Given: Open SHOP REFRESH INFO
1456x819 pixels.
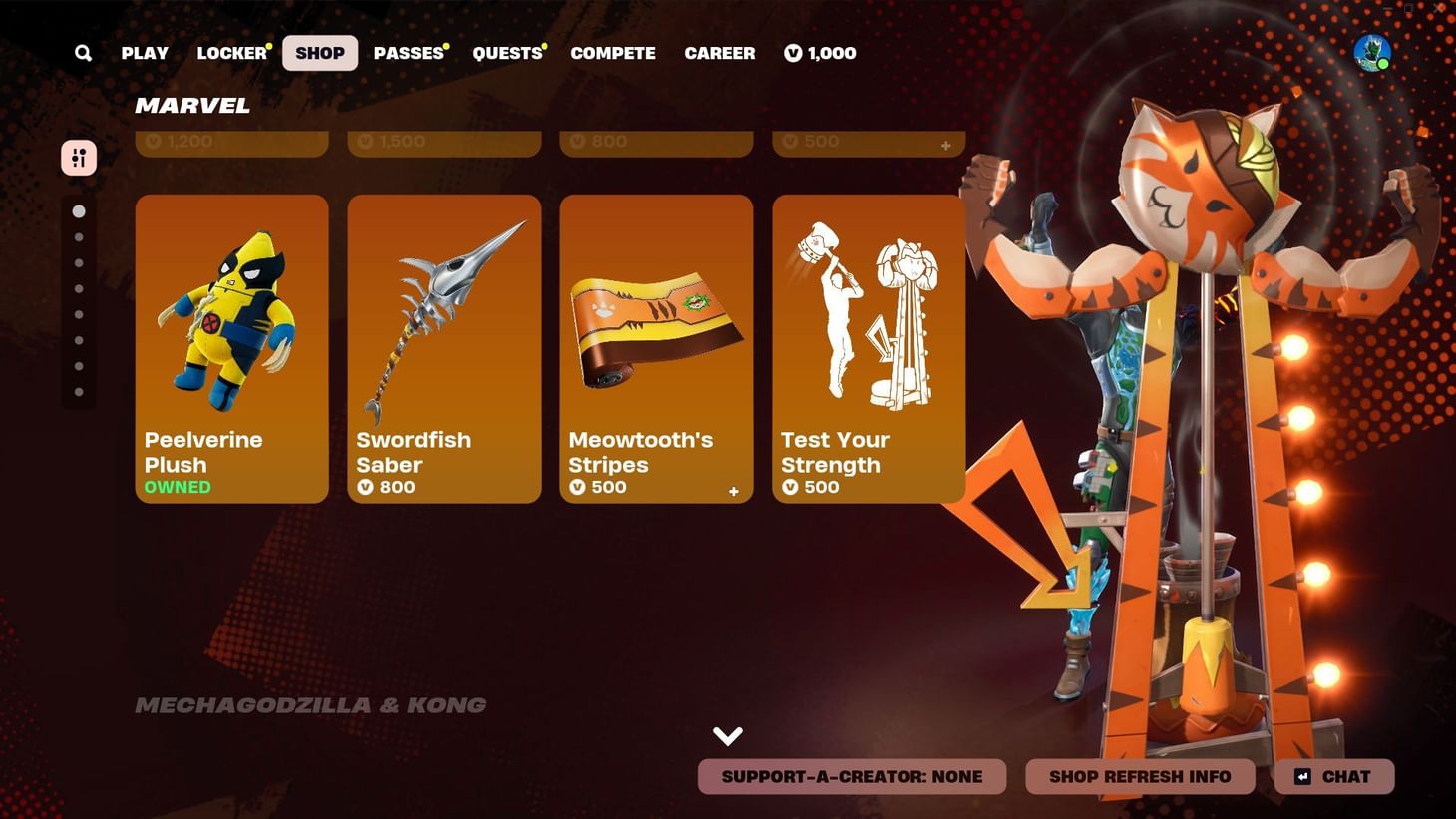Looking at the screenshot, I should point(1140,776).
